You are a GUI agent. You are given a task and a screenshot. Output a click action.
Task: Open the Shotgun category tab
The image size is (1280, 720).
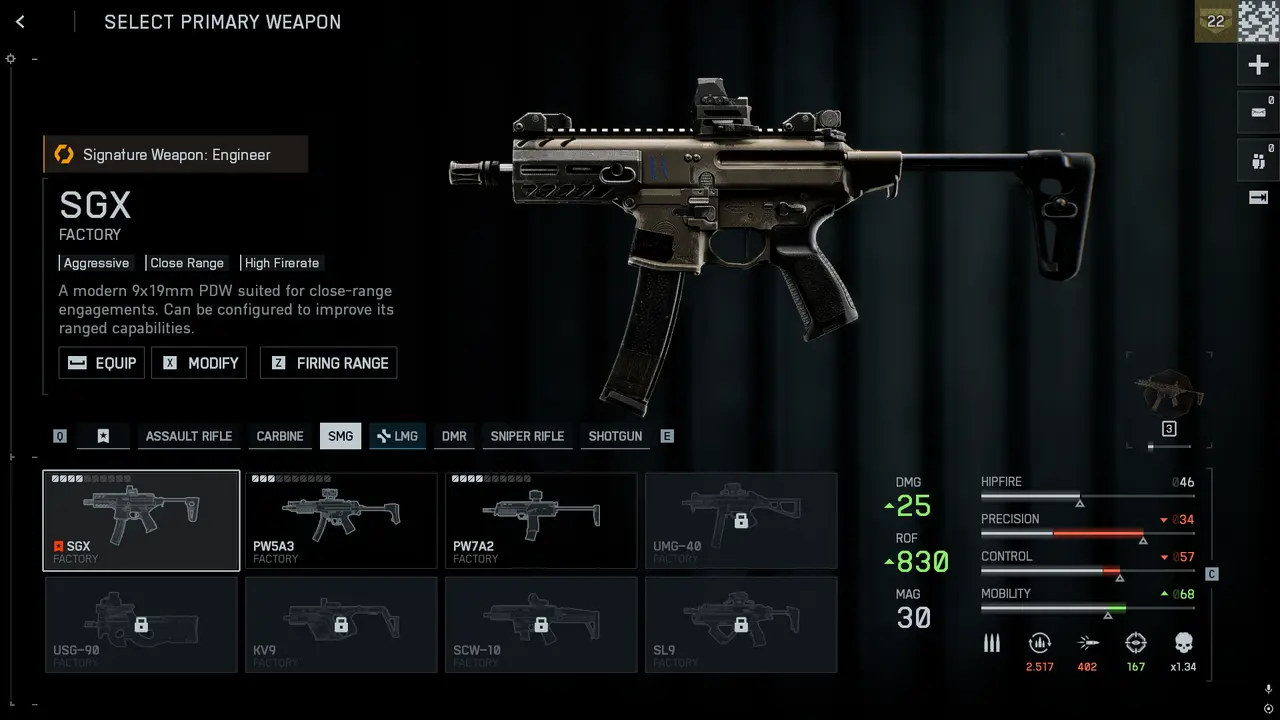[615, 436]
